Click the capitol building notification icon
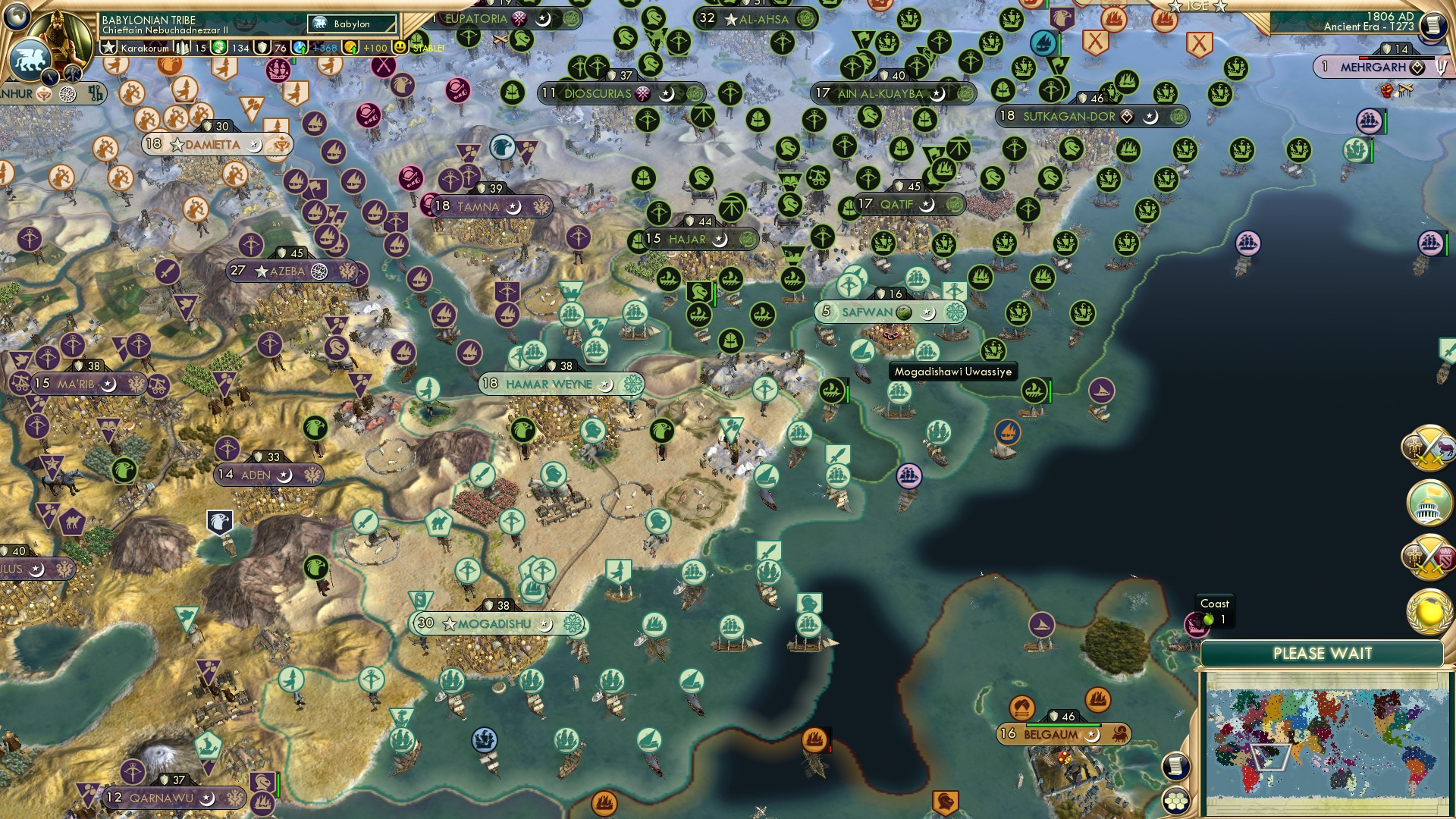The width and height of the screenshot is (1456, 819). (1430, 504)
